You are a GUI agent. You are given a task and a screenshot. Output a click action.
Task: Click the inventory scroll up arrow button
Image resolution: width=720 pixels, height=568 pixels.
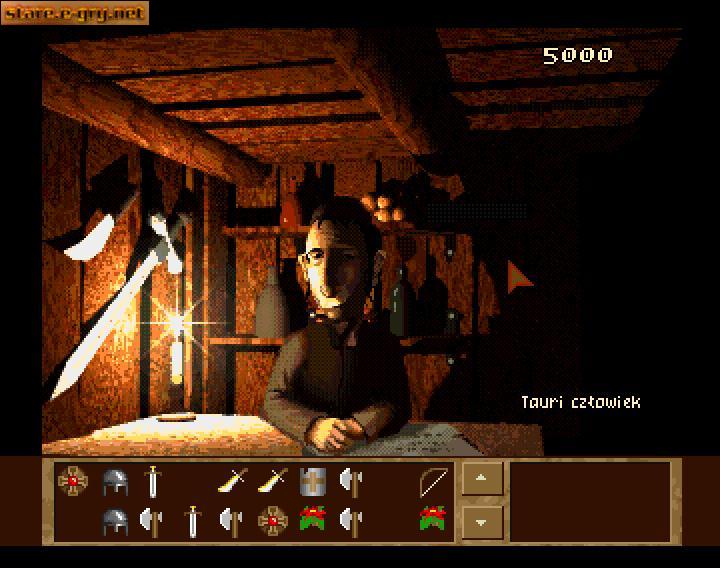coord(482,479)
